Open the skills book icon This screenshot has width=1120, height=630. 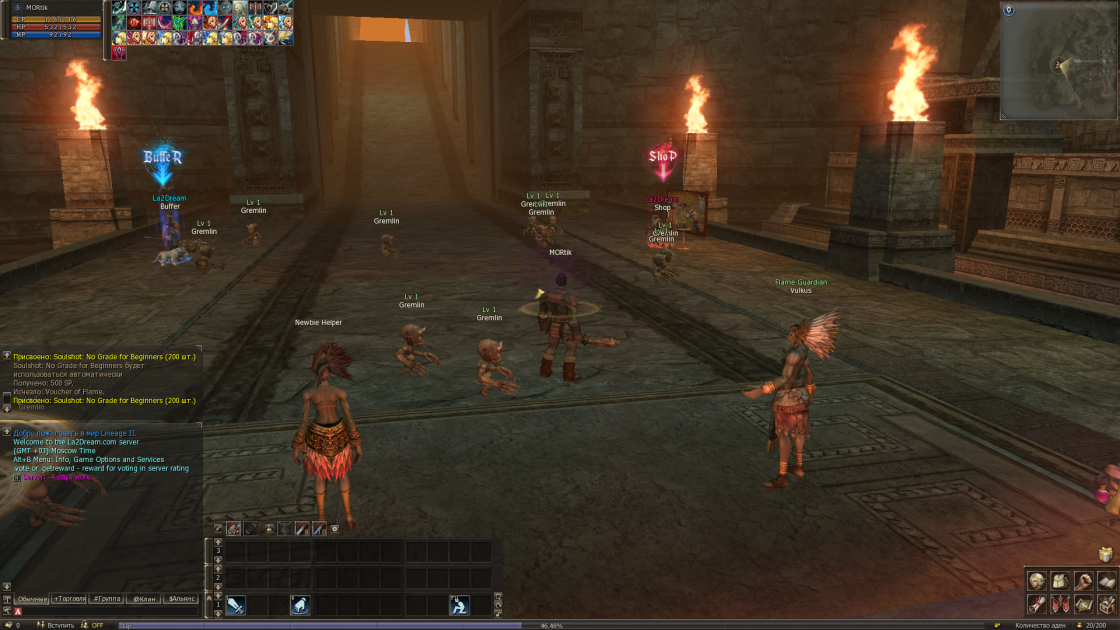point(1106,581)
